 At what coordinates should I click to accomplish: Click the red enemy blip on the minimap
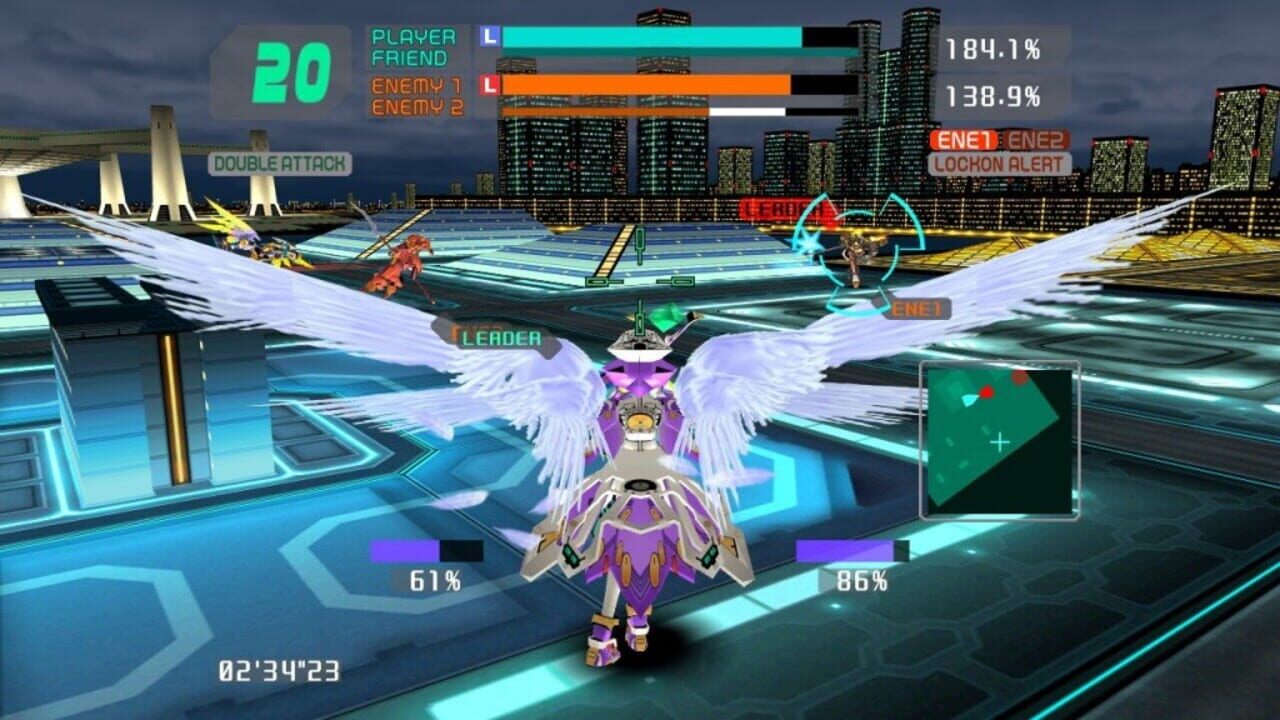[x=986, y=392]
